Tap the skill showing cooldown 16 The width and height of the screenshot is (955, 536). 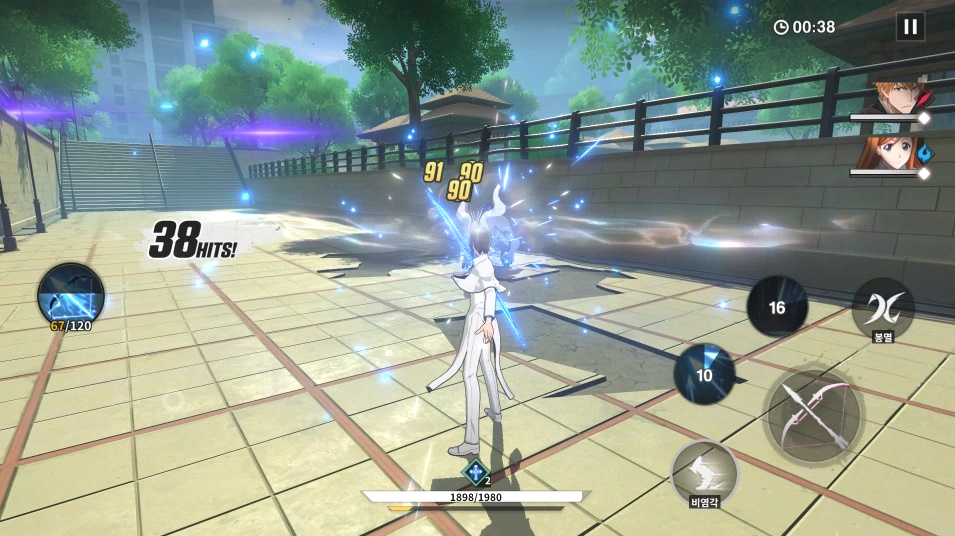tap(777, 307)
